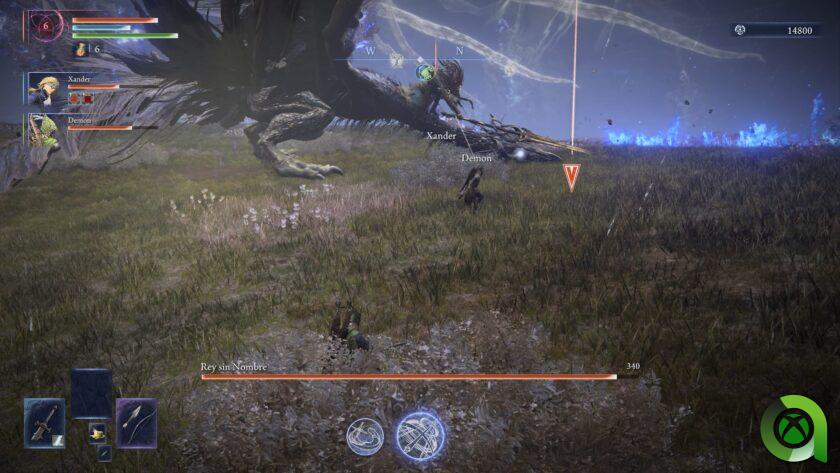
Task: Select the left-hand sword weapon slot
Action: tap(43, 422)
